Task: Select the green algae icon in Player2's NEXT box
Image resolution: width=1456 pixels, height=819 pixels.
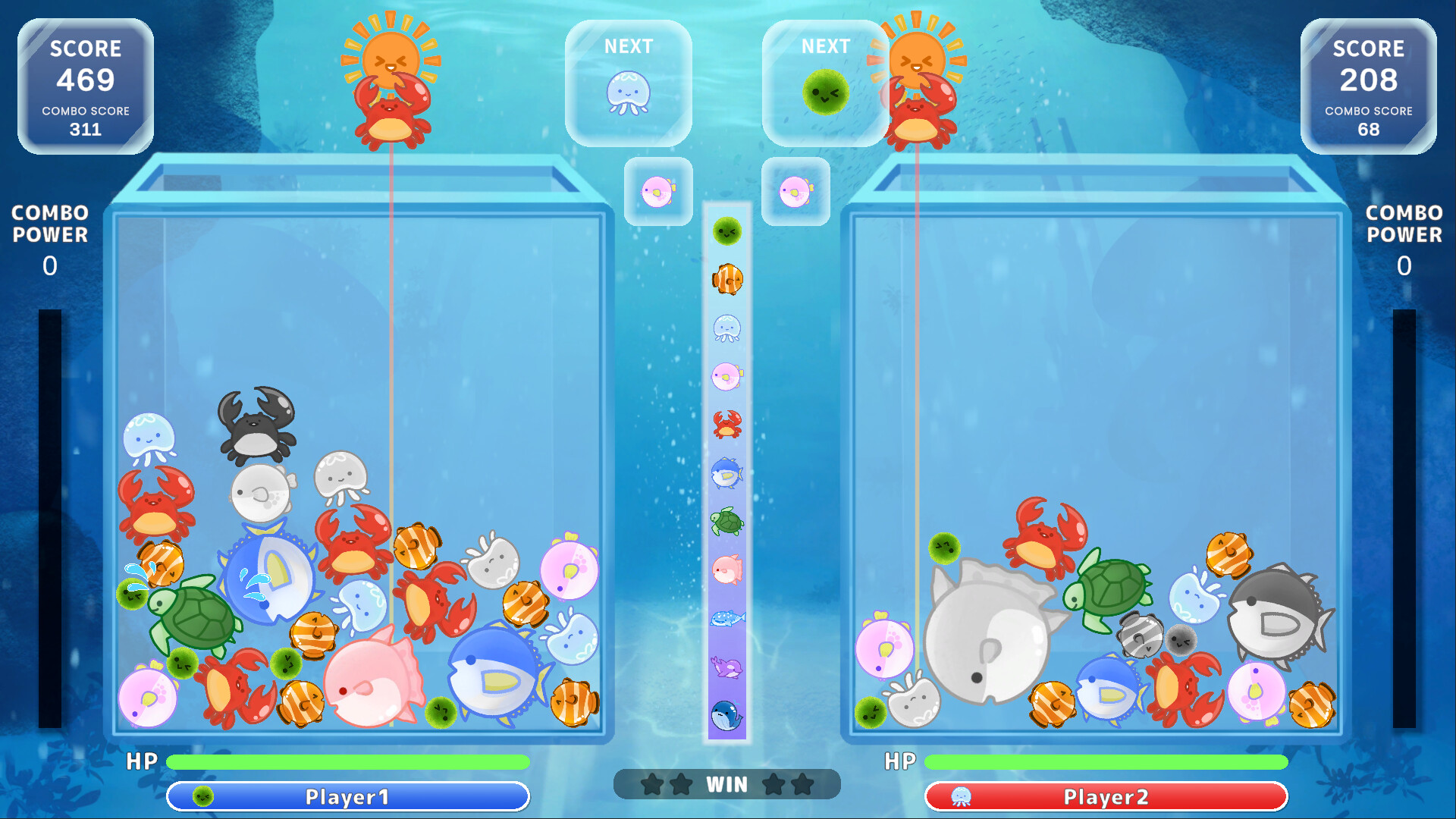Action: click(x=825, y=91)
